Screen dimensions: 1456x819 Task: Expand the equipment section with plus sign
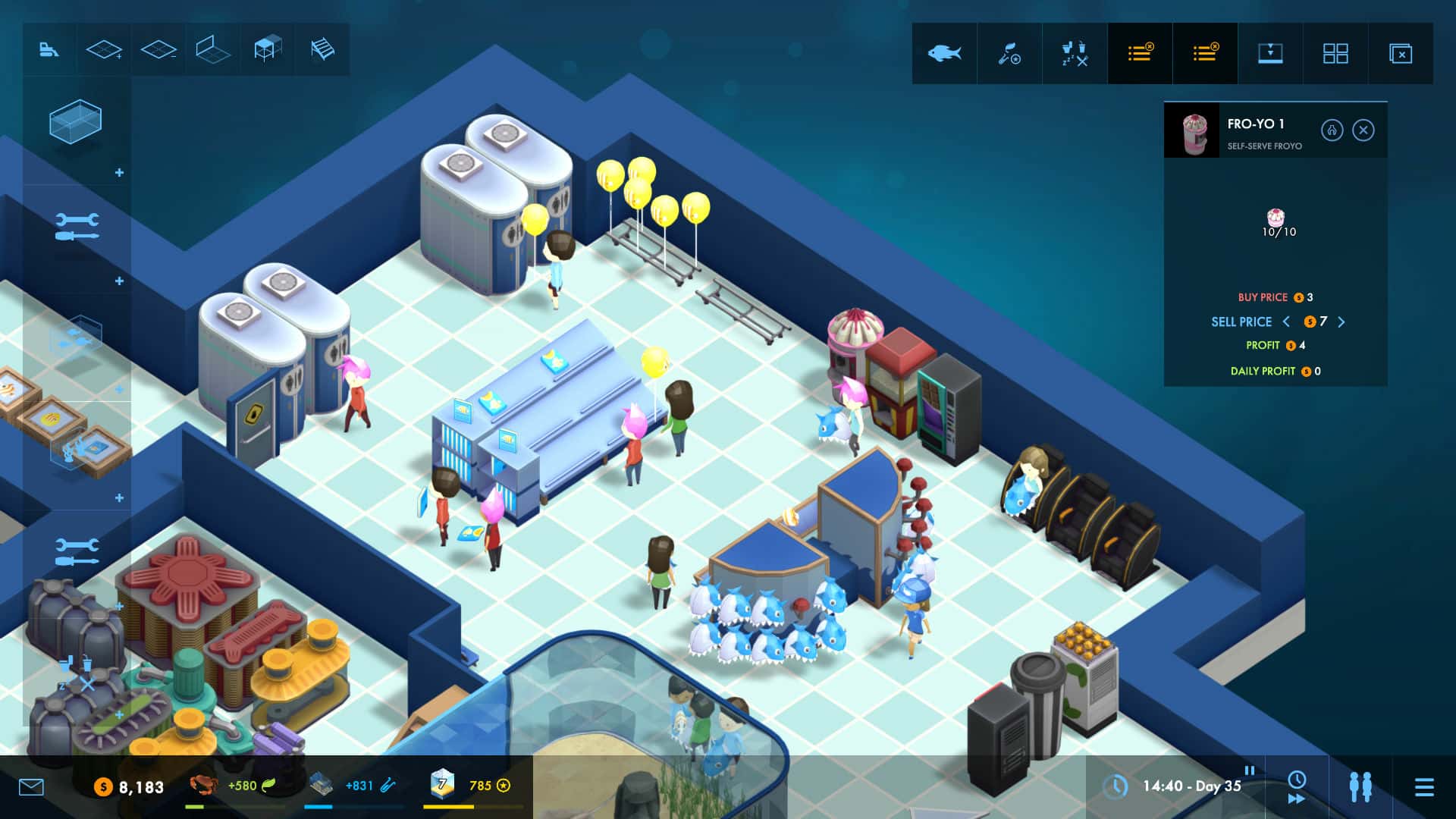118,281
